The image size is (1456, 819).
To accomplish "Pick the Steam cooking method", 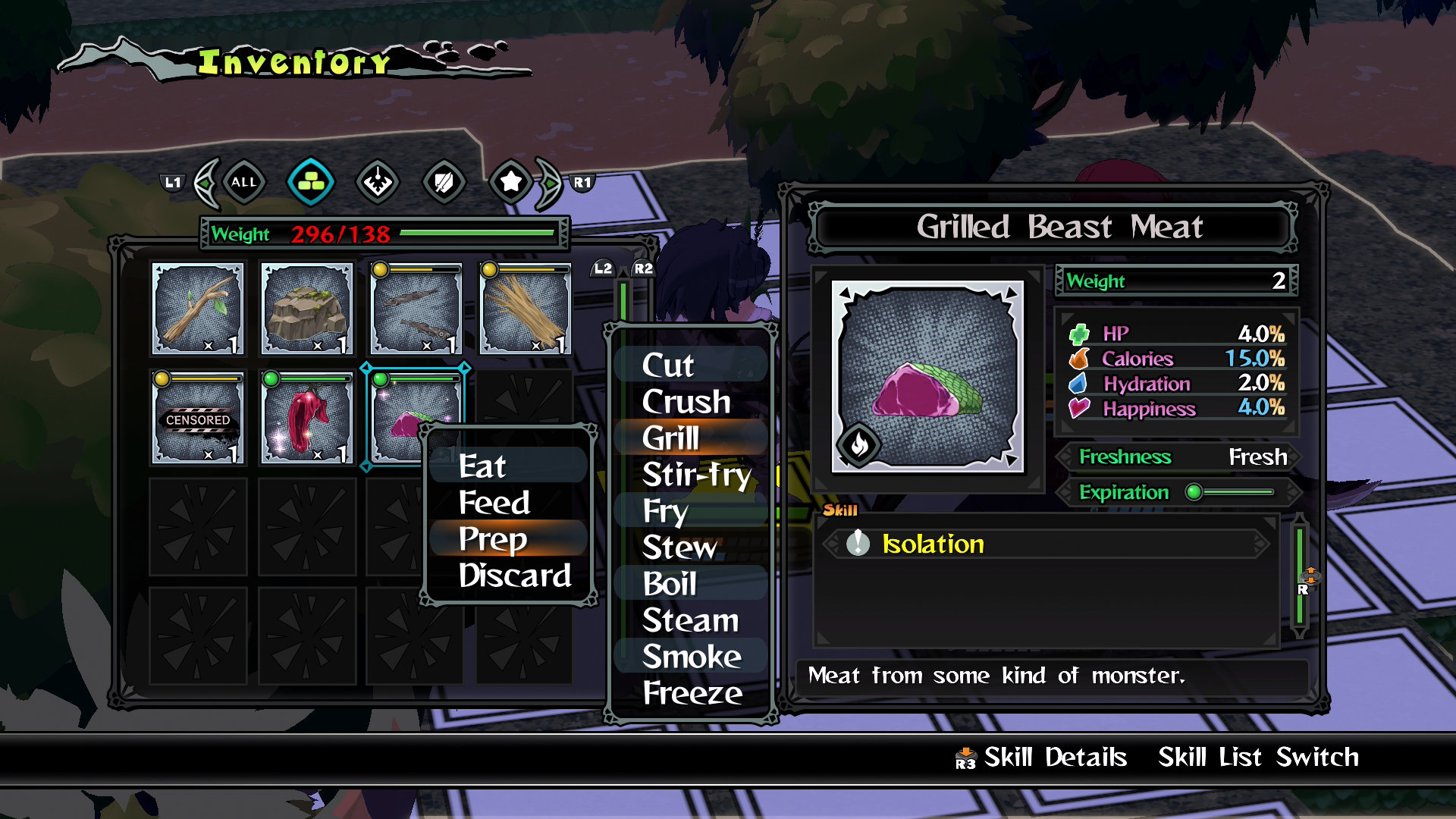I will (690, 620).
